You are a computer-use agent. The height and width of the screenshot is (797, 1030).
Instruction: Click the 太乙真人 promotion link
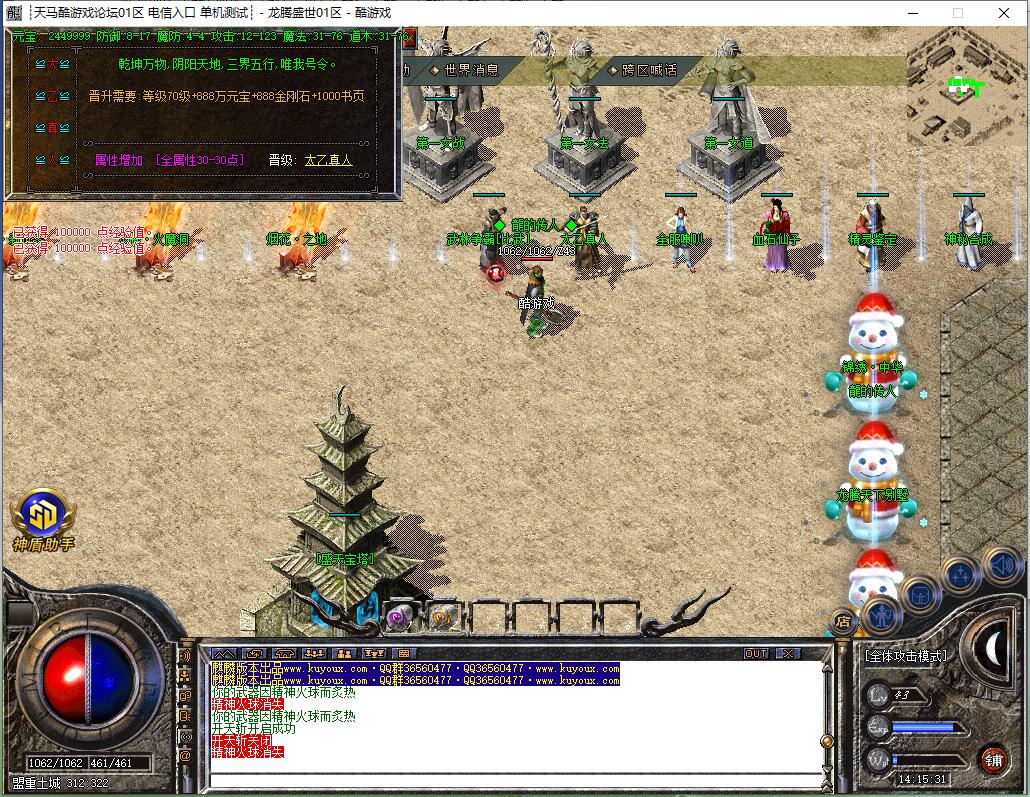point(328,160)
